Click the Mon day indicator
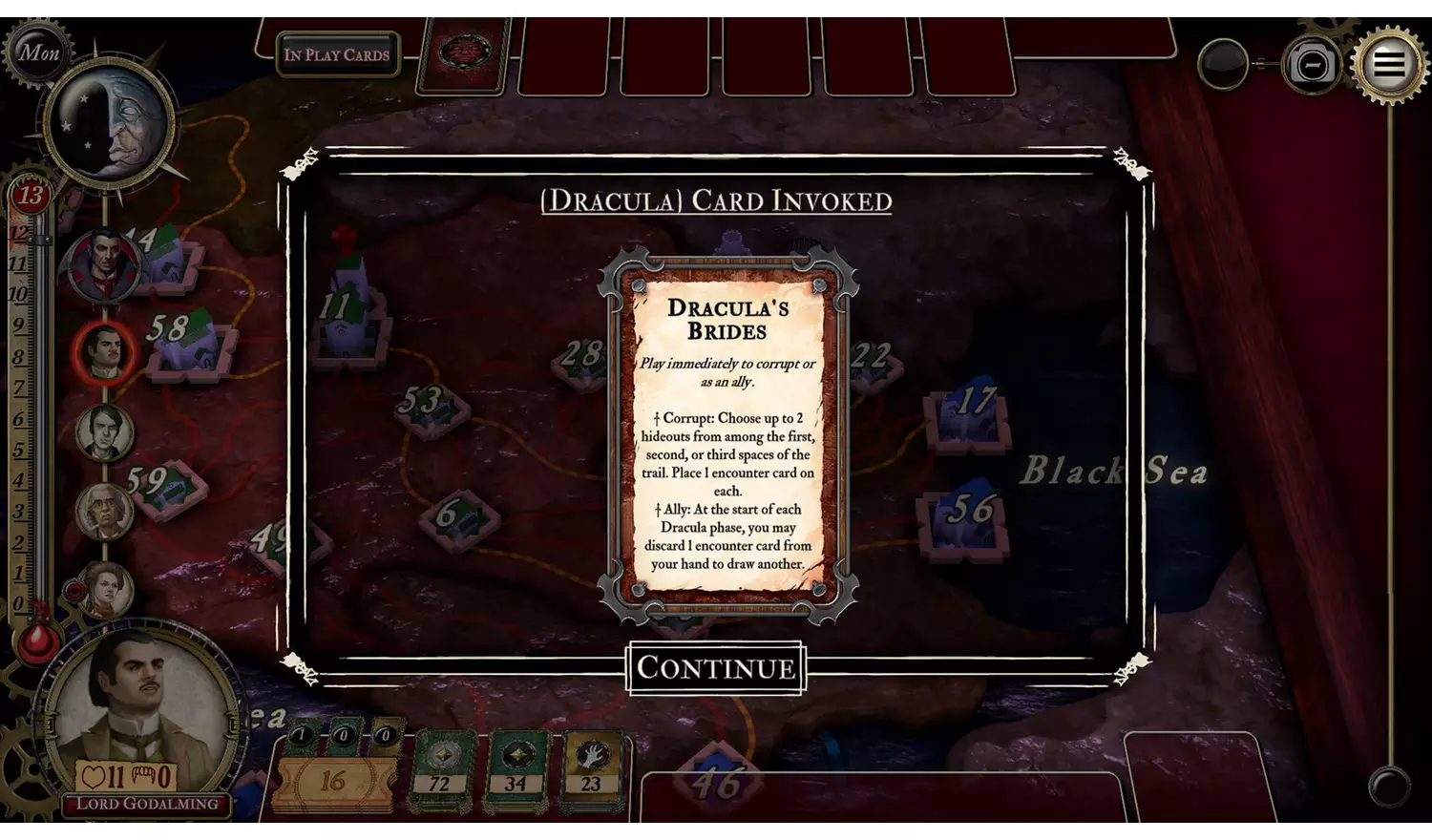Image resolution: width=1432 pixels, height=840 pixels. [x=38, y=52]
